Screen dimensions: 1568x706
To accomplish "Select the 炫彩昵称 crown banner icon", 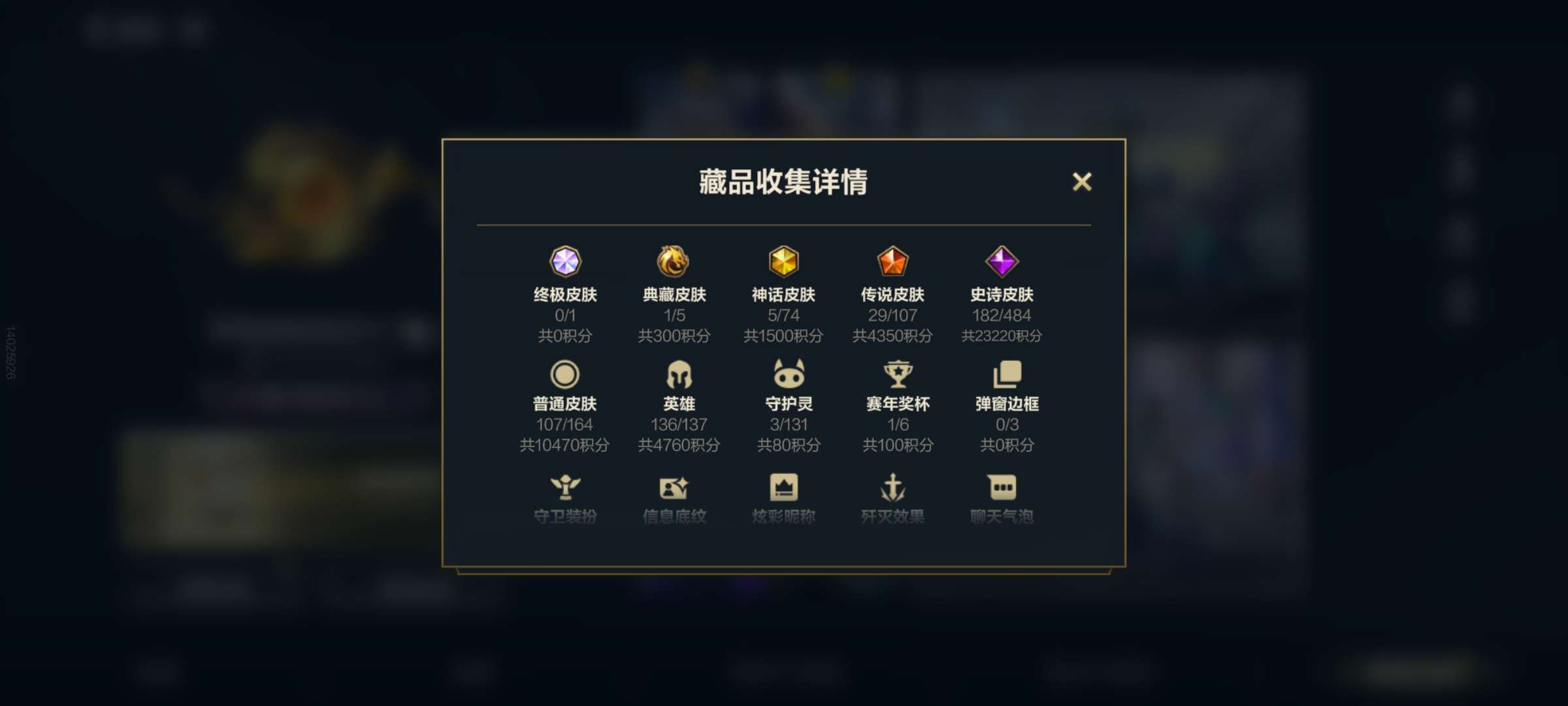I will coord(785,485).
